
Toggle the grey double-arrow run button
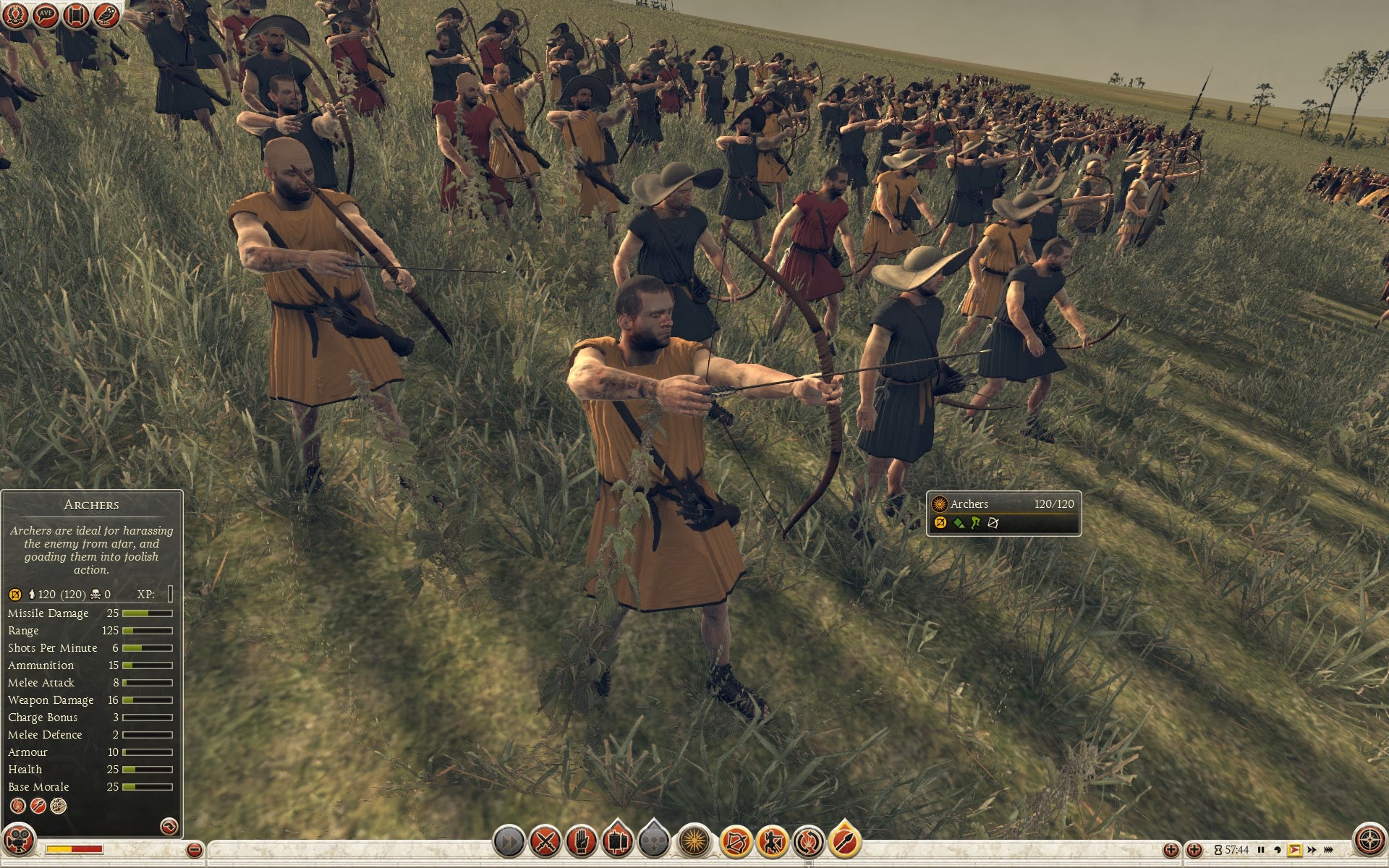point(509,842)
